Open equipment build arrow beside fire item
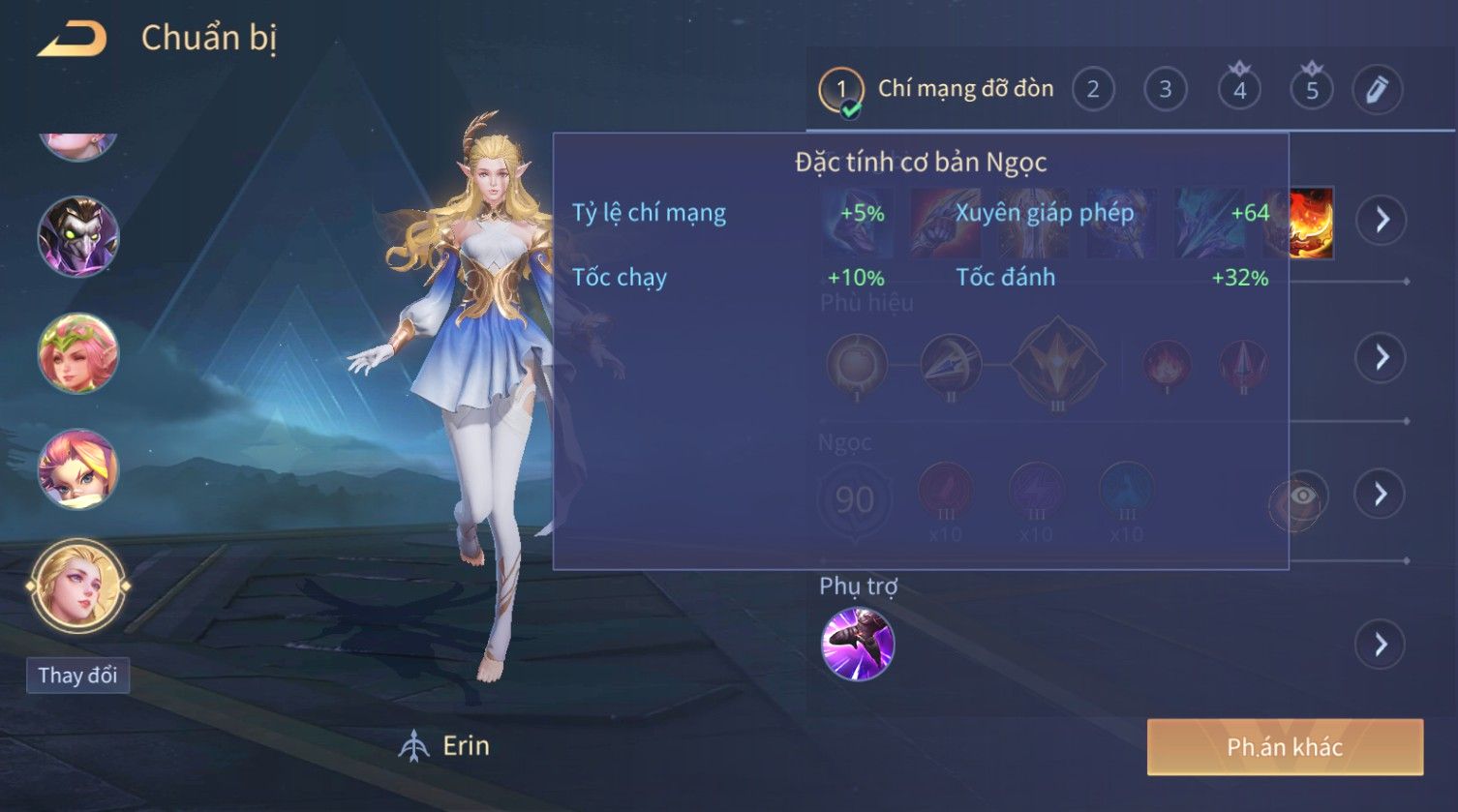 point(1381,220)
